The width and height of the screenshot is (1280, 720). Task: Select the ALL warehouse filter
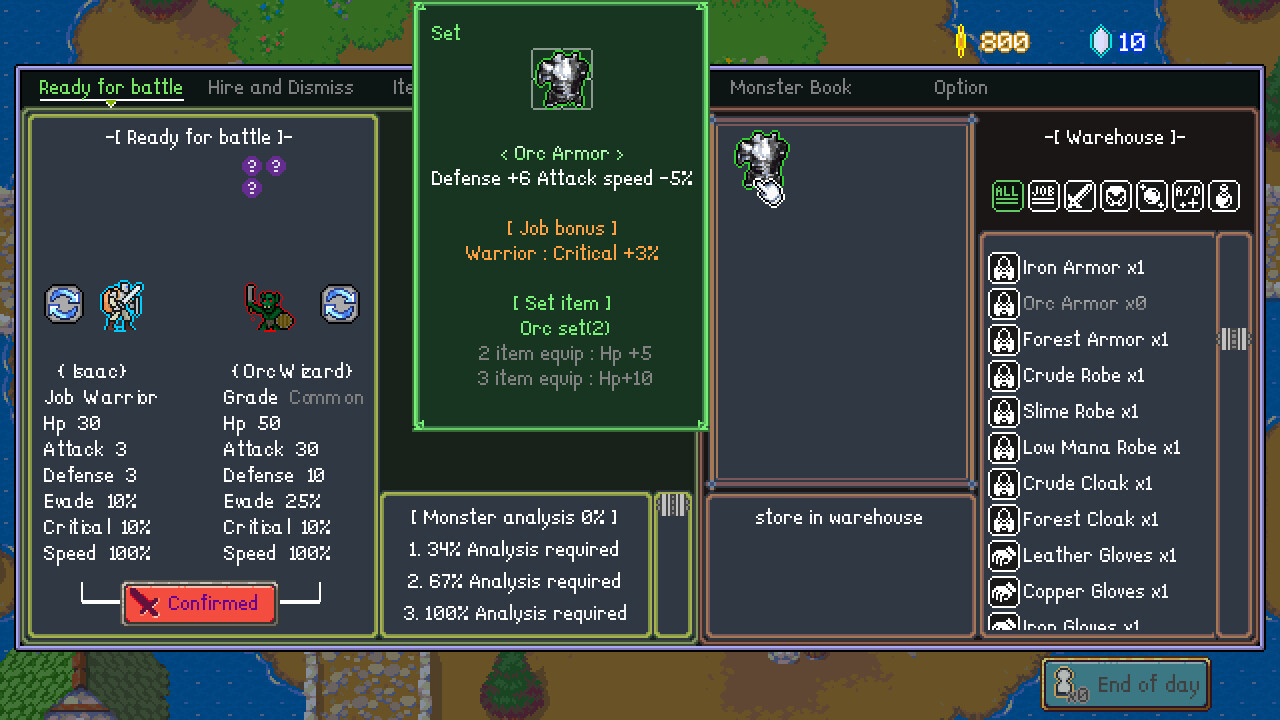1008,196
